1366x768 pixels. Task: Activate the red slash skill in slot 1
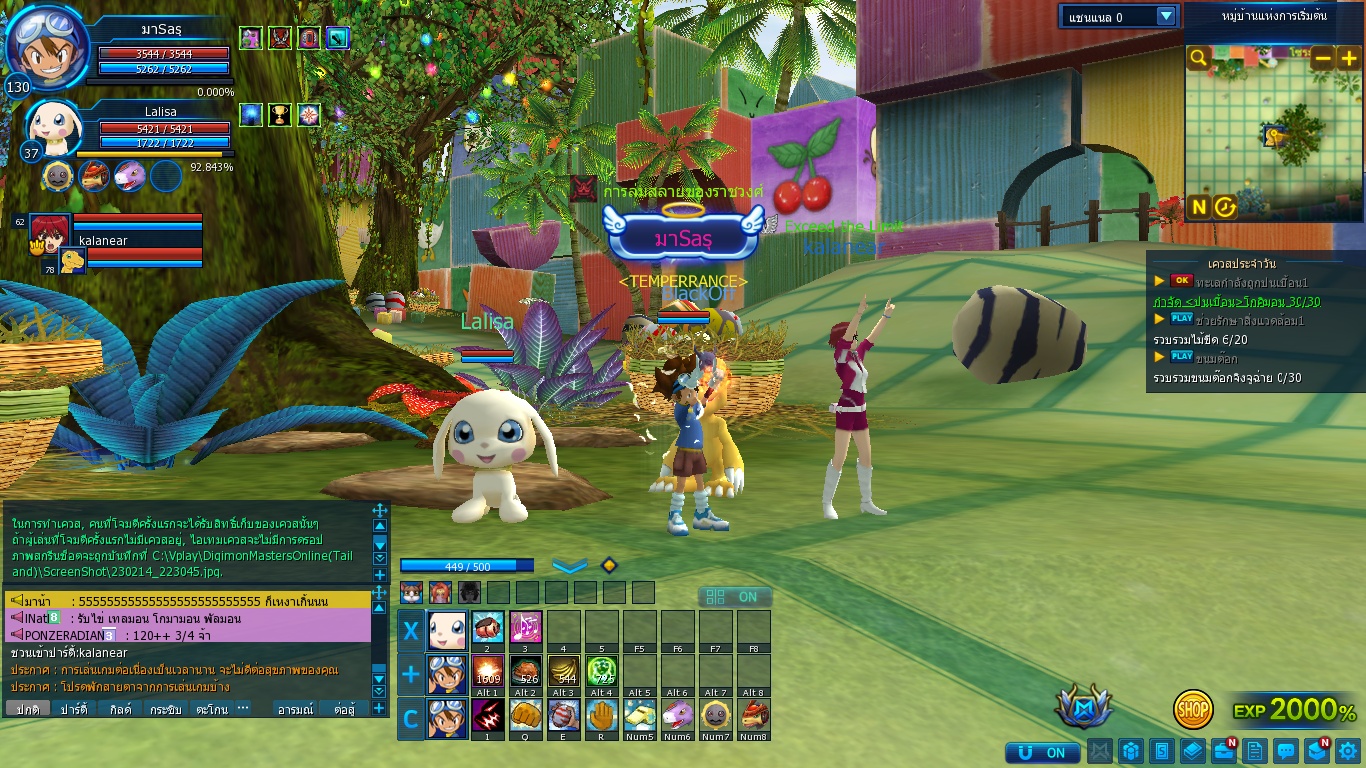pos(487,716)
